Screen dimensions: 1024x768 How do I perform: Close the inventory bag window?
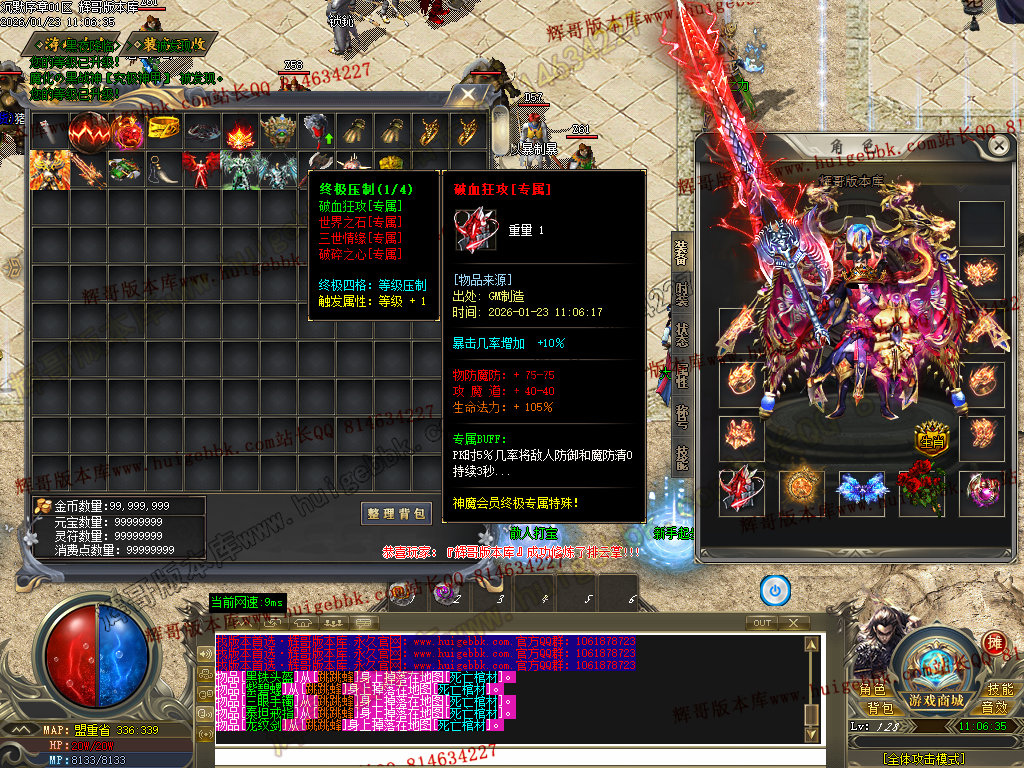point(467,94)
